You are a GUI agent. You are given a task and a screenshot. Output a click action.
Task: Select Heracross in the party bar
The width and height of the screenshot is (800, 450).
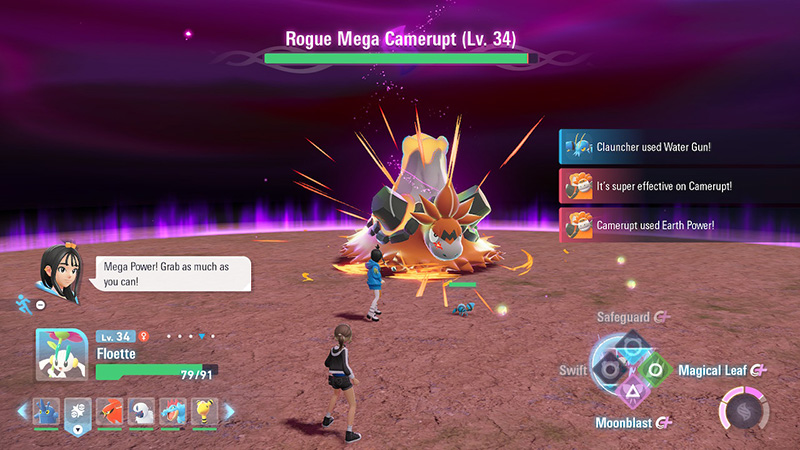point(47,410)
